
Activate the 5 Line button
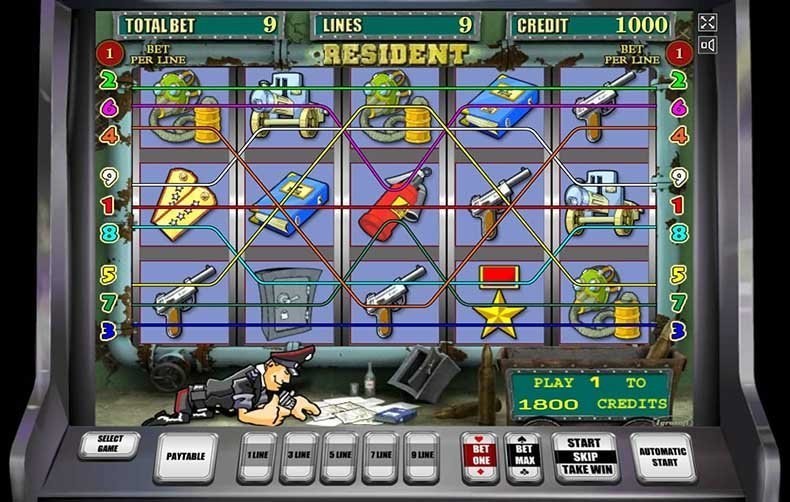pos(340,456)
